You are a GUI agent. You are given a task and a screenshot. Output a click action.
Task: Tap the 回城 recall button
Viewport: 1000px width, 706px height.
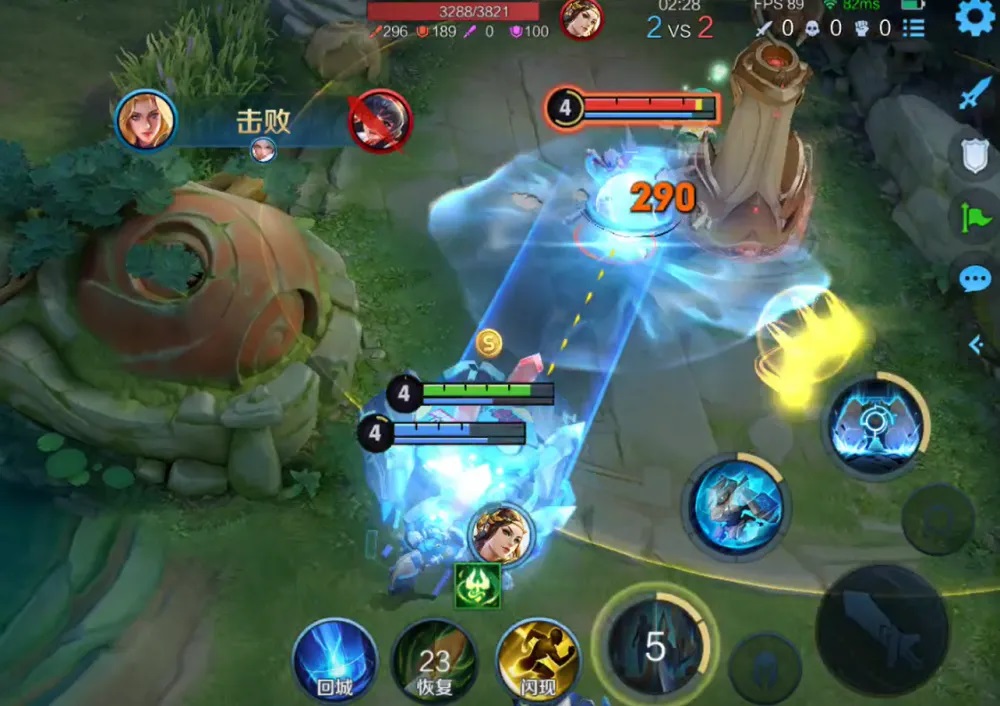pyautogui.click(x=335, y=660)
